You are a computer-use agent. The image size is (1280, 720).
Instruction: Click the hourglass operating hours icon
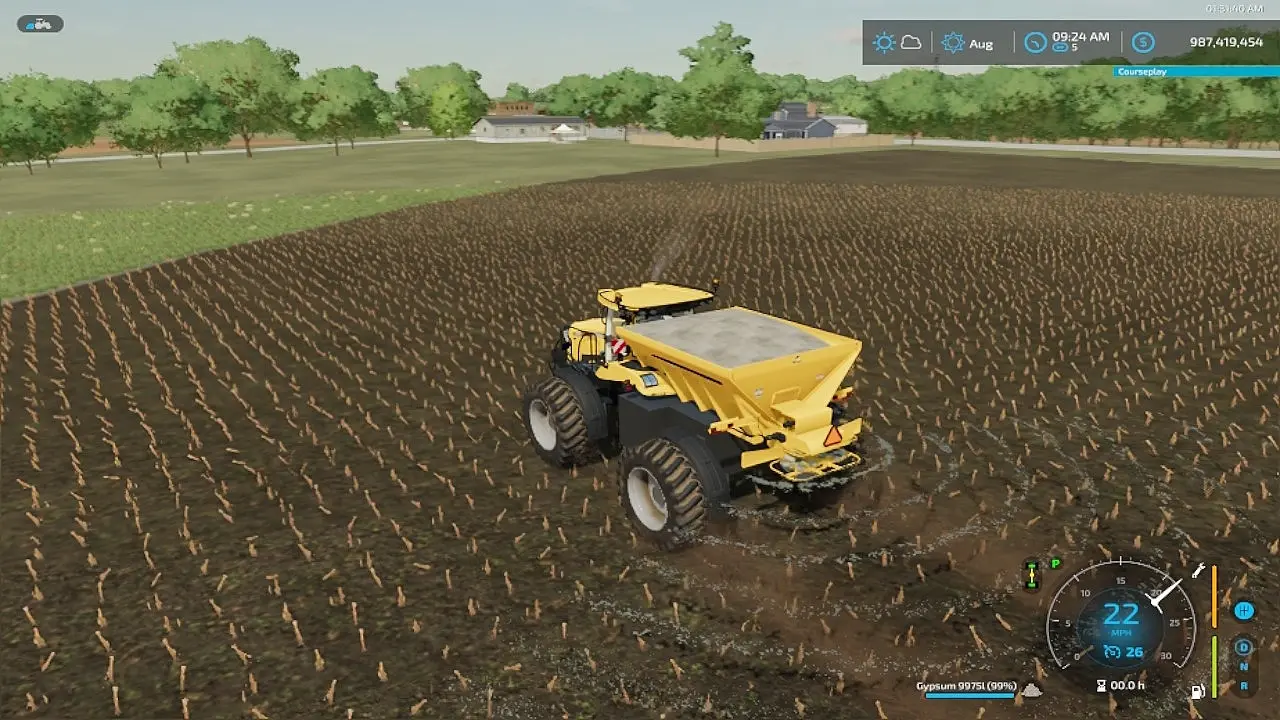1101,684
